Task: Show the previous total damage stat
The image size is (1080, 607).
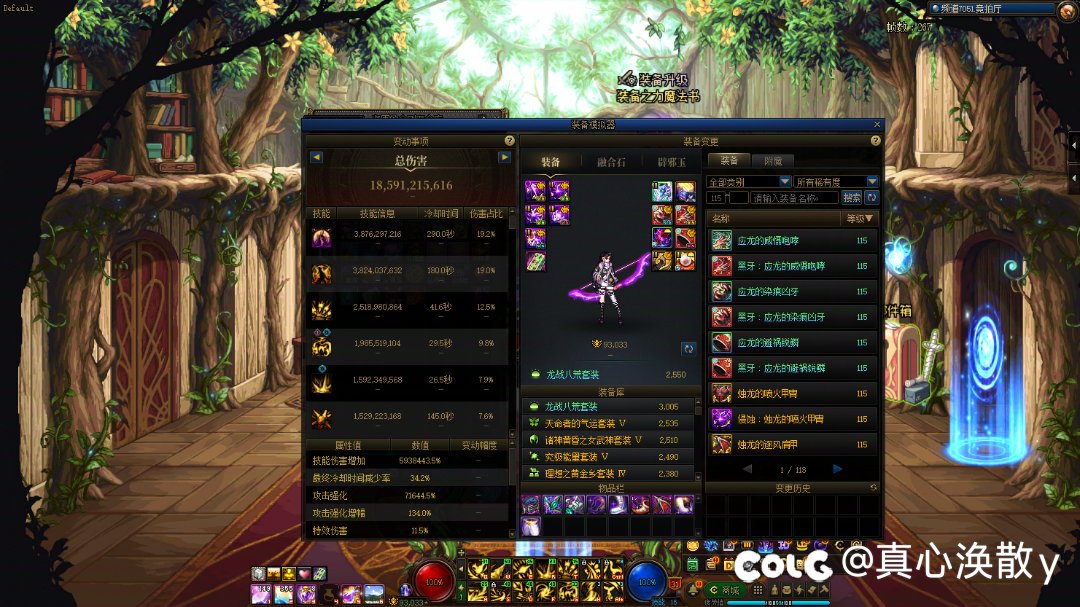Action: click(x=316, y=157)
